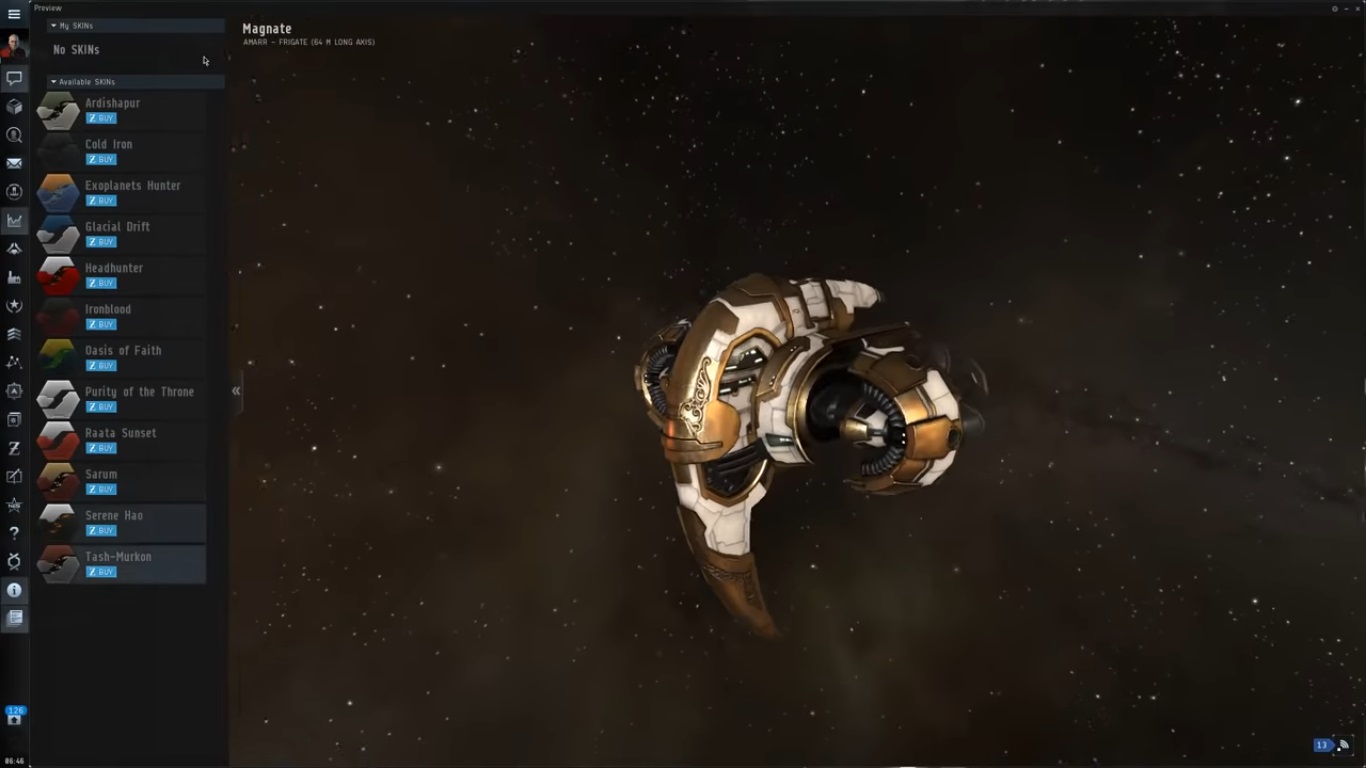Preview the Oasis of Faith SKIN
Viewport: 1366px width, 768px height.
coord(58,358)
